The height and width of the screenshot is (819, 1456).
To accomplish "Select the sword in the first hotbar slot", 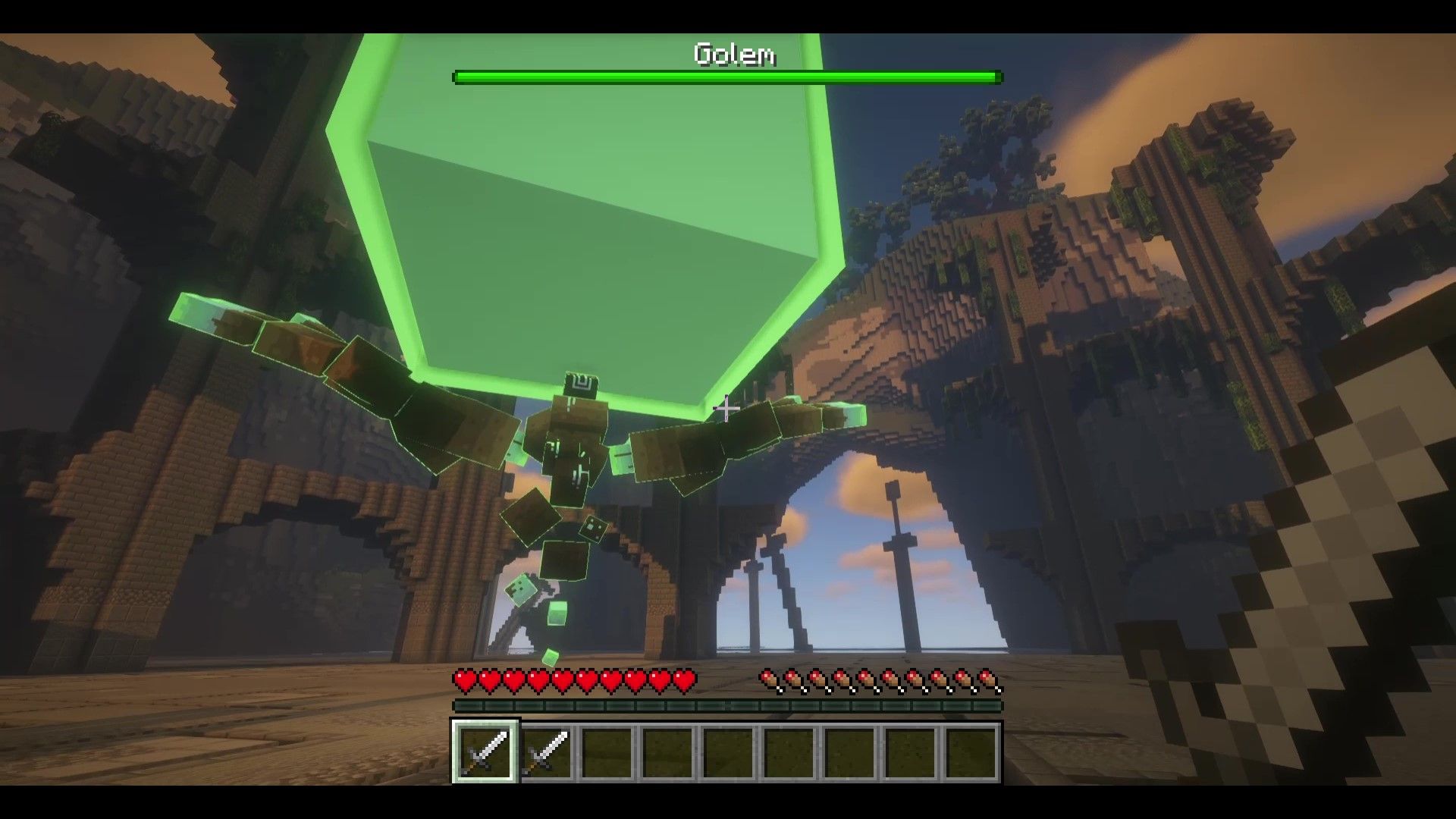I will click(x=485, y=752).
